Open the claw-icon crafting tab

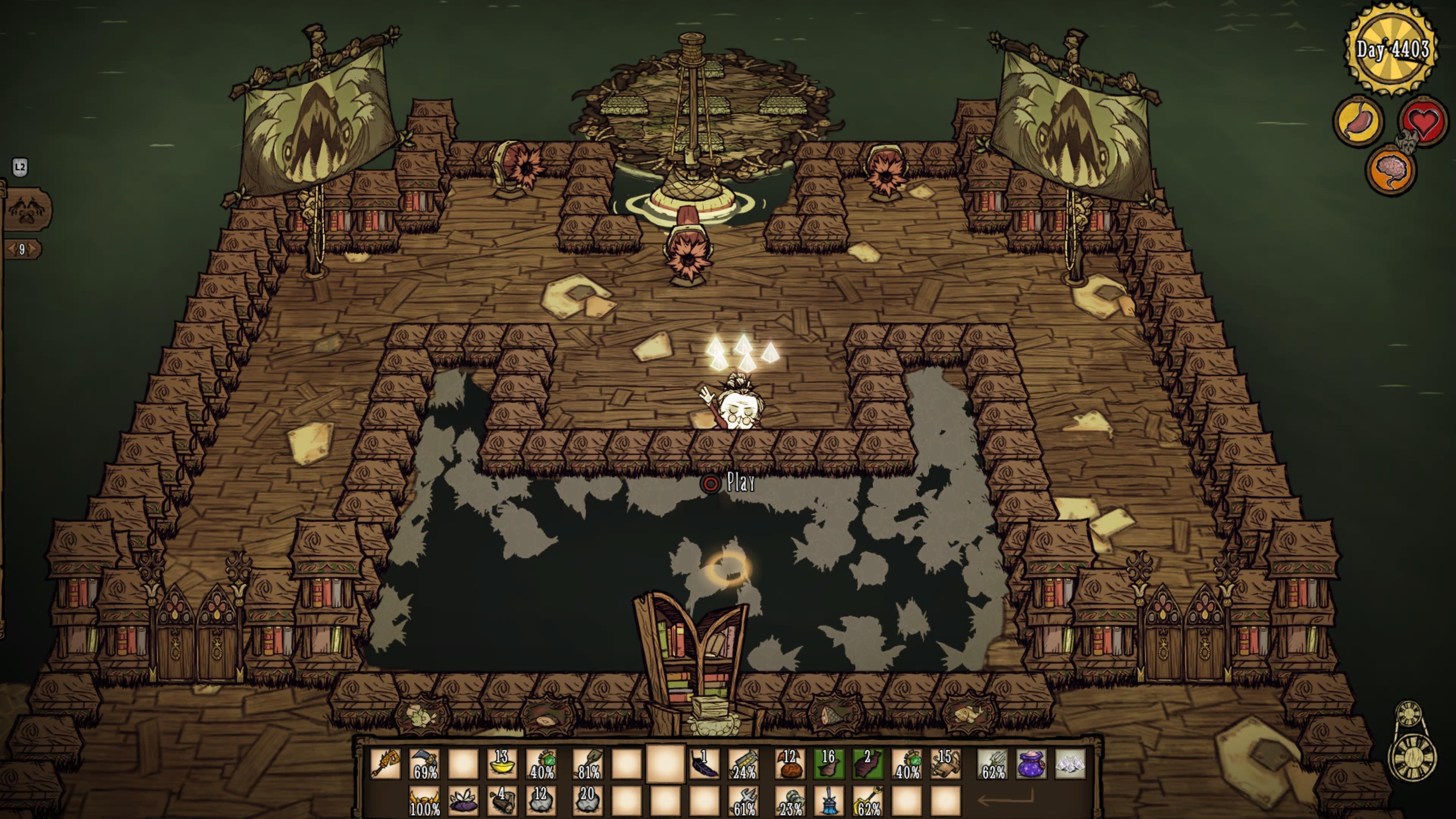click(26, 209)
